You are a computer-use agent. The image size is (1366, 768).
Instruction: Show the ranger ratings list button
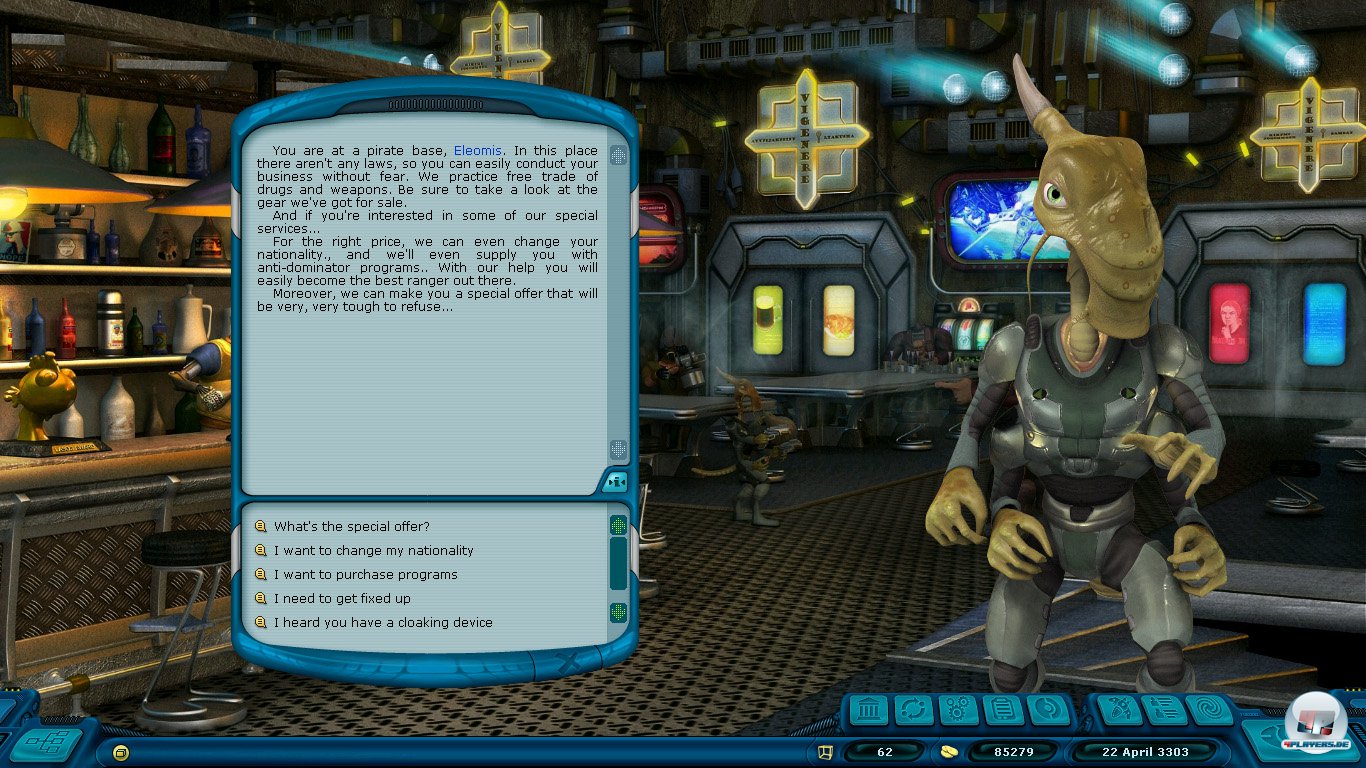click(x=1163, y=711)
